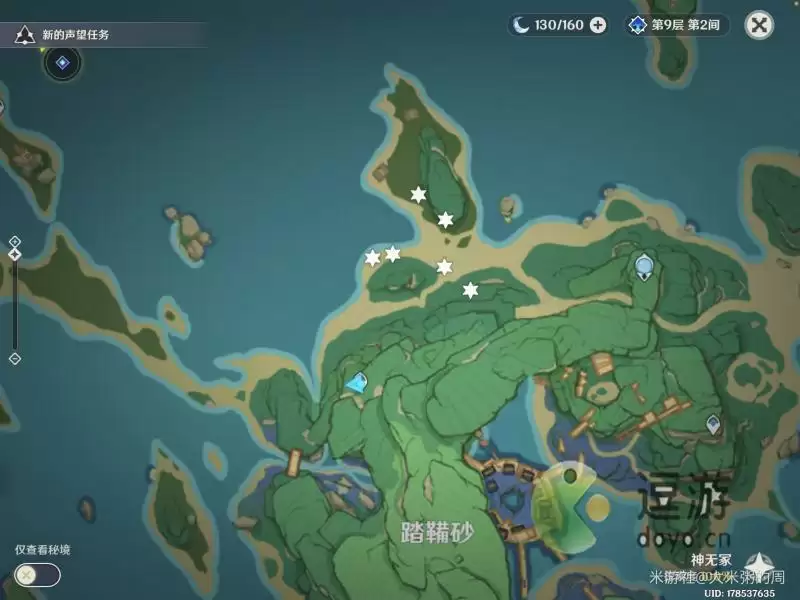Select the teleport waypoint near Kamisato Estate

pyautogui.click(x=712, y=425)
